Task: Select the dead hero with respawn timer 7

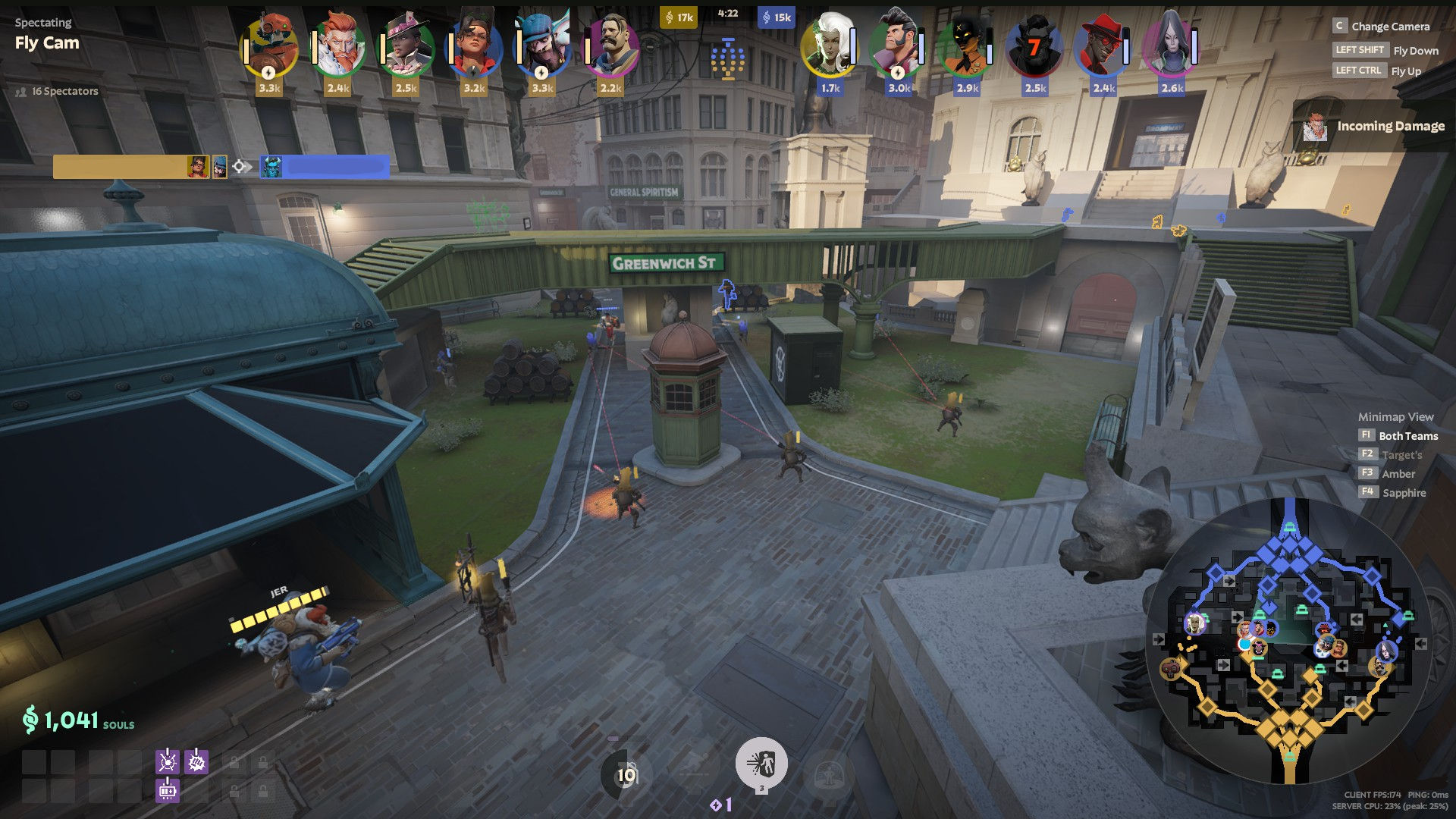Action: pyautogui.click(x=1034, y=48)
